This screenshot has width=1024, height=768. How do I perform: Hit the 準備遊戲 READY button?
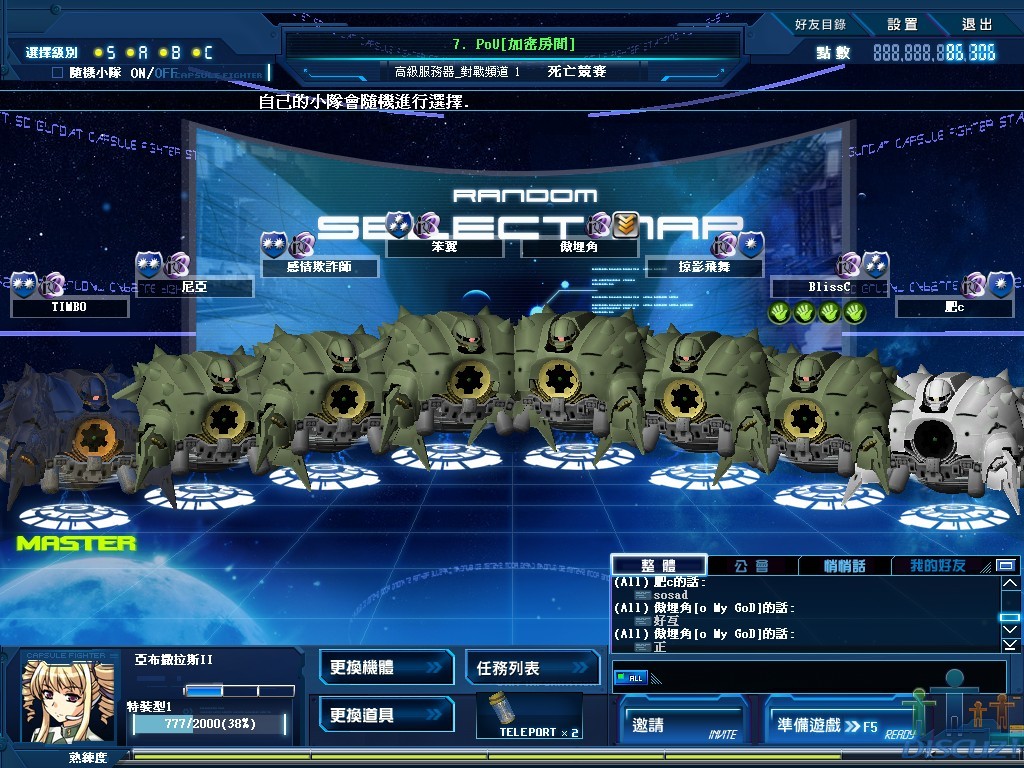coord(842,725)
